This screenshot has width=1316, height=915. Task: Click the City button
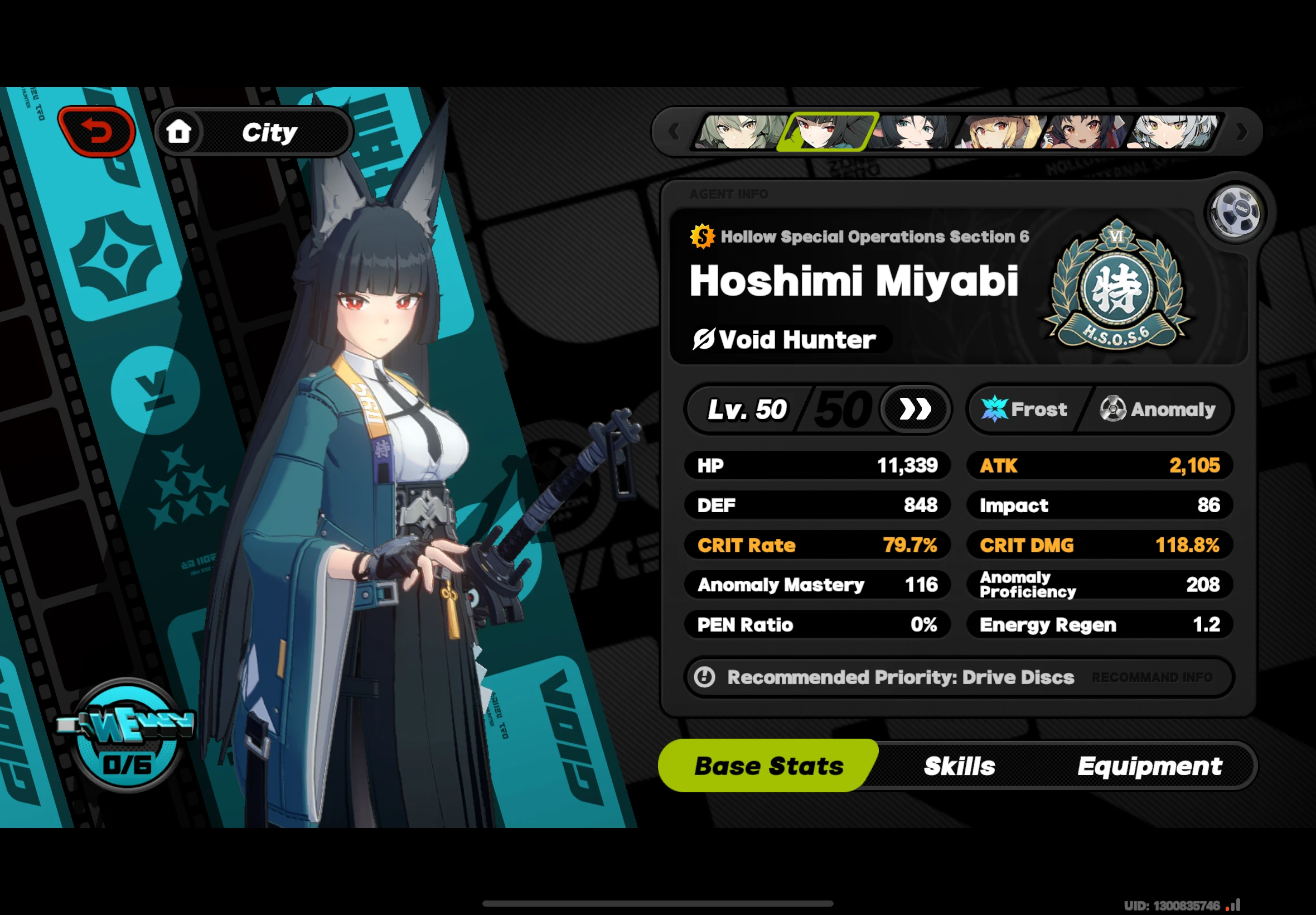tap(269, 131)
